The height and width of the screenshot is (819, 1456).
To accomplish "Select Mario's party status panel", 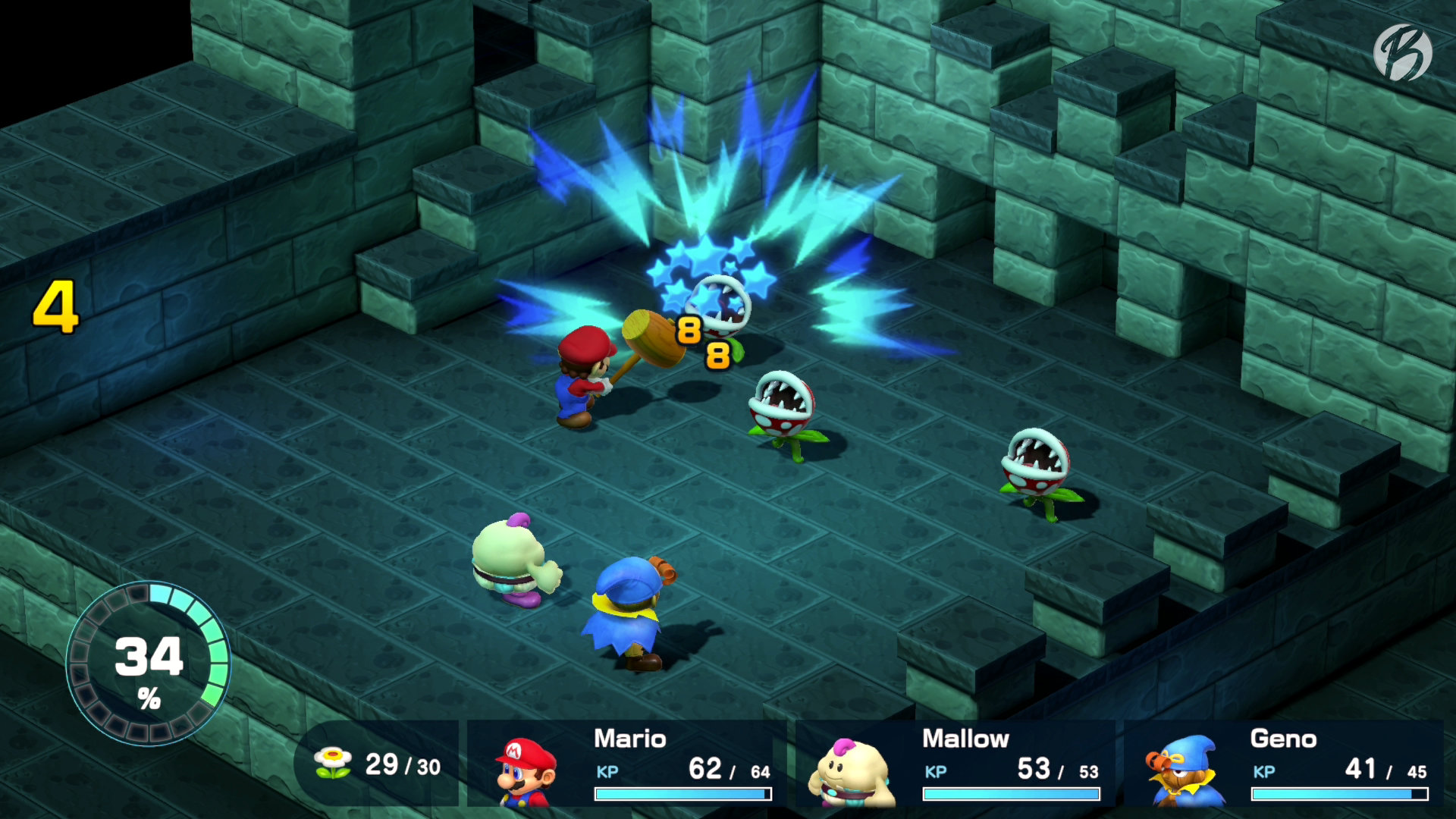I will click(629, 763).
